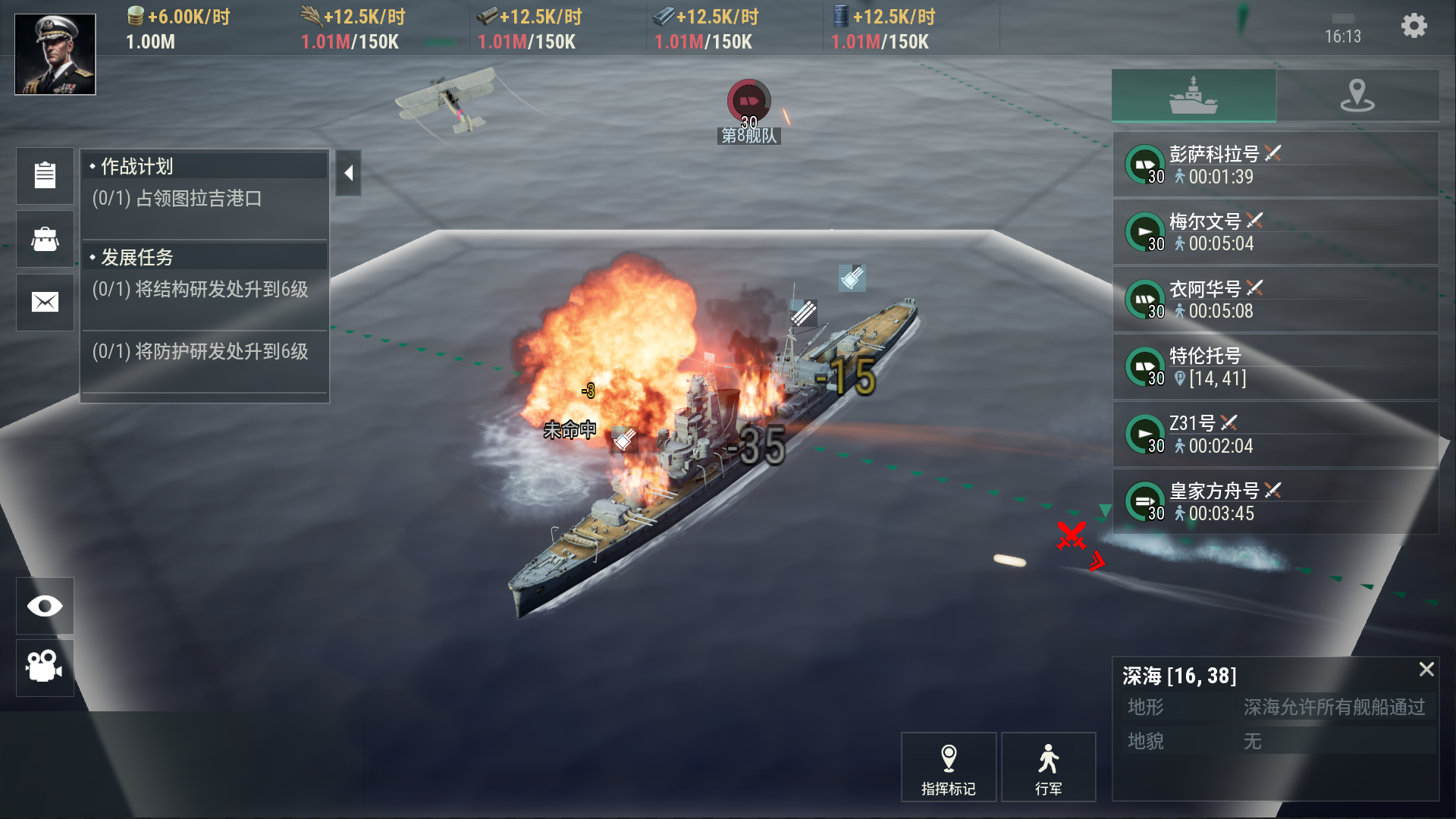Click the video camera view button

point(45,667)
